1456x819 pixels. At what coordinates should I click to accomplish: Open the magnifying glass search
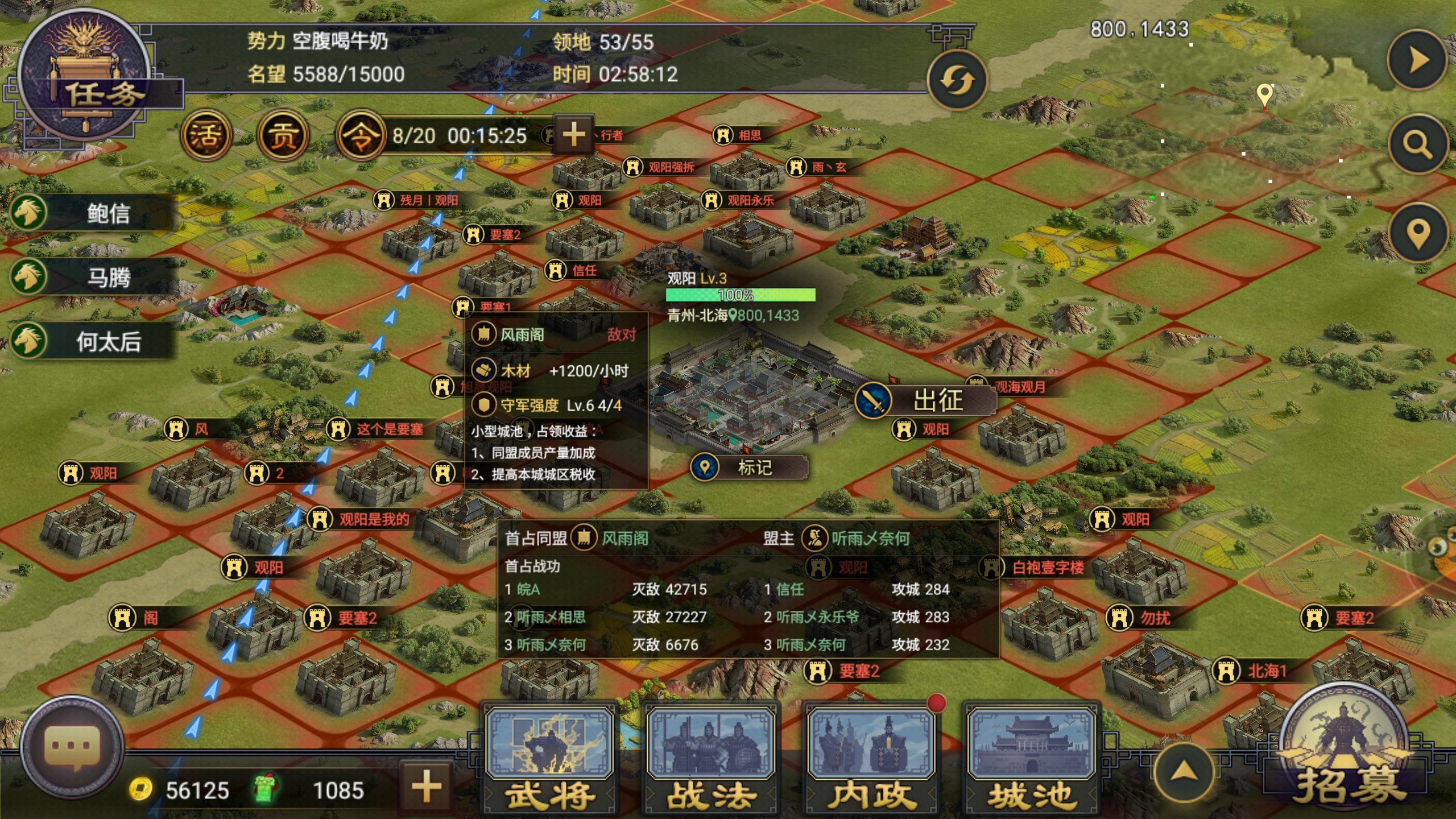[1417, 144]
